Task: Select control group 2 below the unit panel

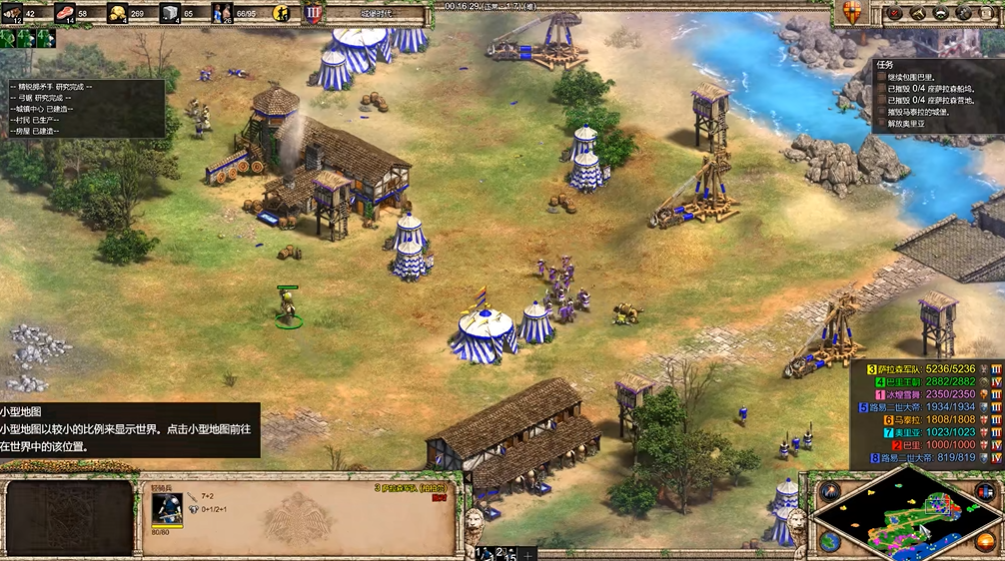Action: [505, 553]
